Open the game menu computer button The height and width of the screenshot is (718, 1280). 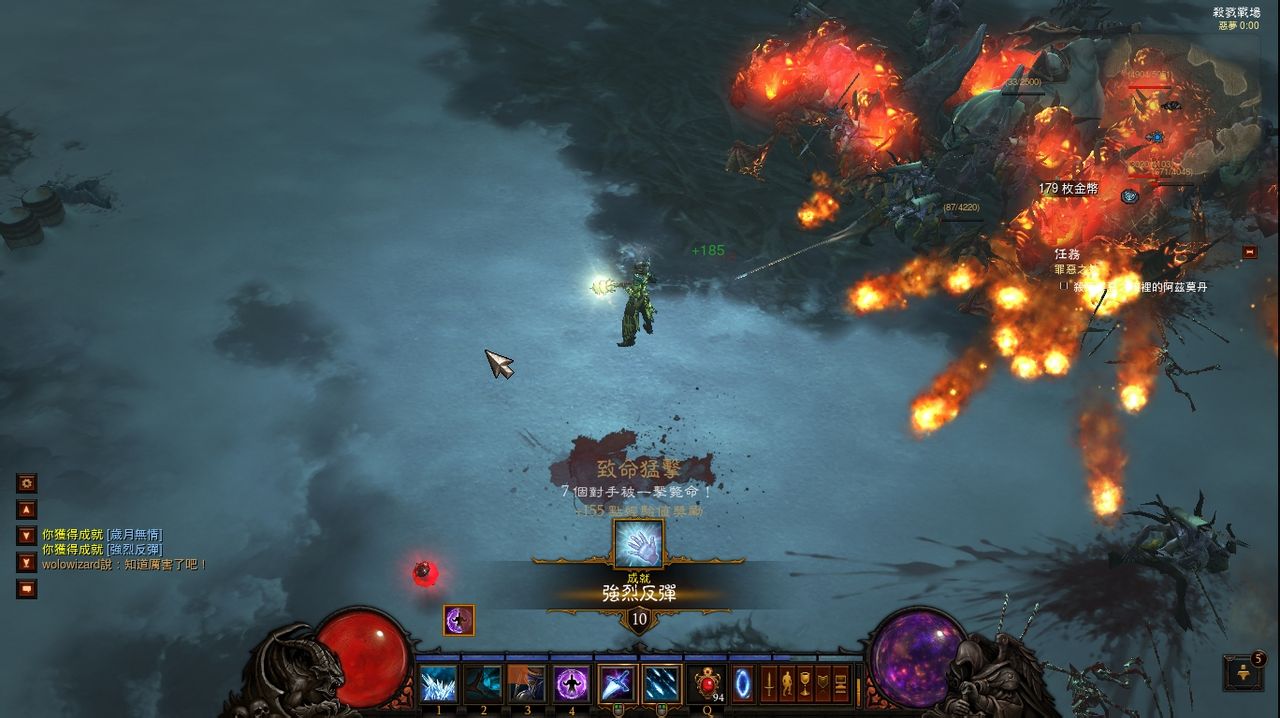pos(841,684)
